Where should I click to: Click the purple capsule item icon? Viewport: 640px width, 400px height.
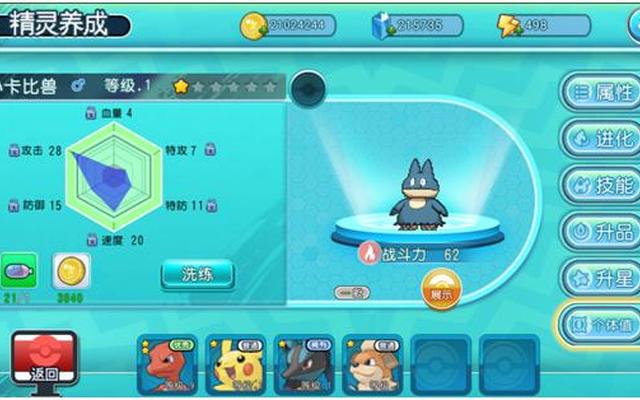[x=19, y=271]
